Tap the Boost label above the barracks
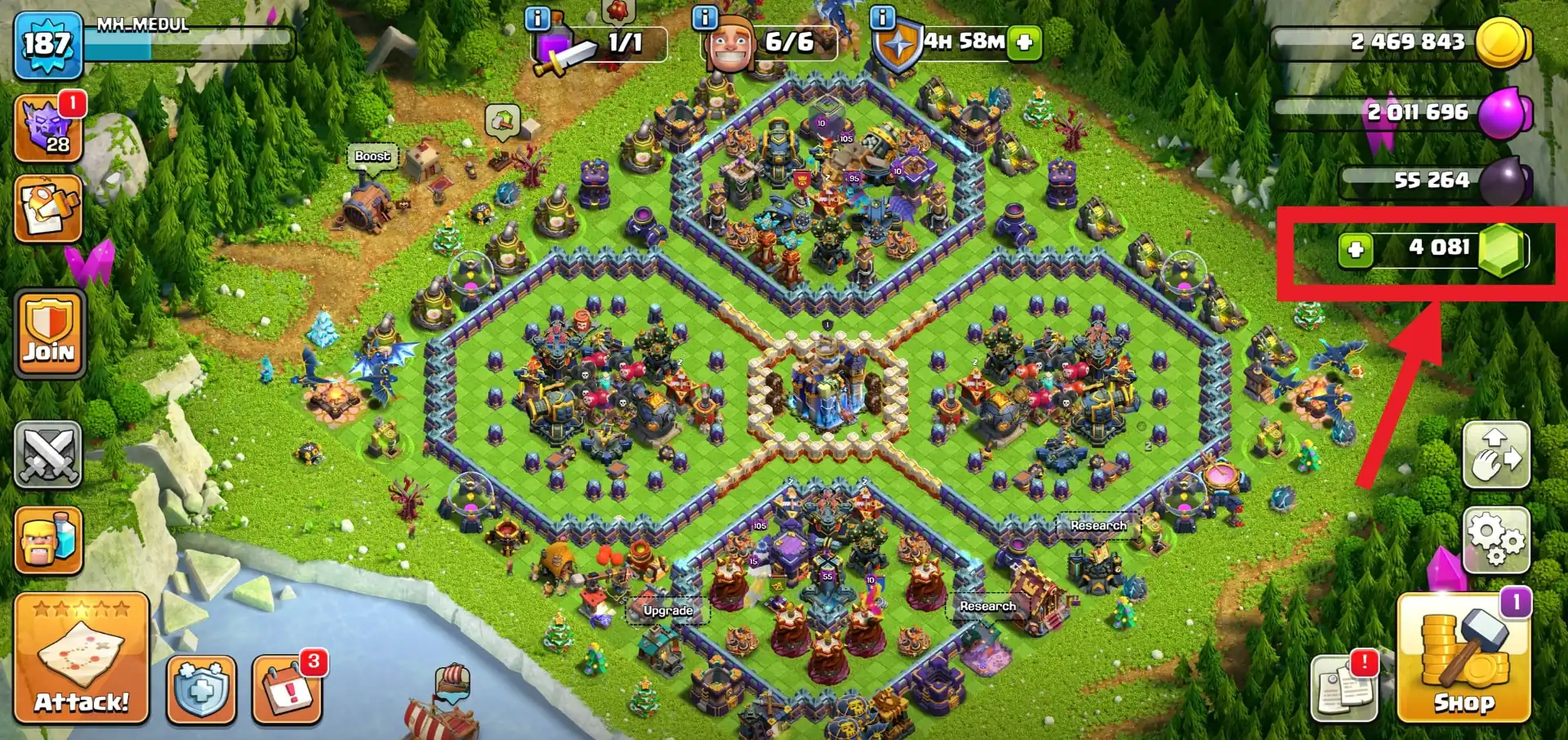Image resolution: width=1568 pixels, height=740 pixels. [372, 155]
